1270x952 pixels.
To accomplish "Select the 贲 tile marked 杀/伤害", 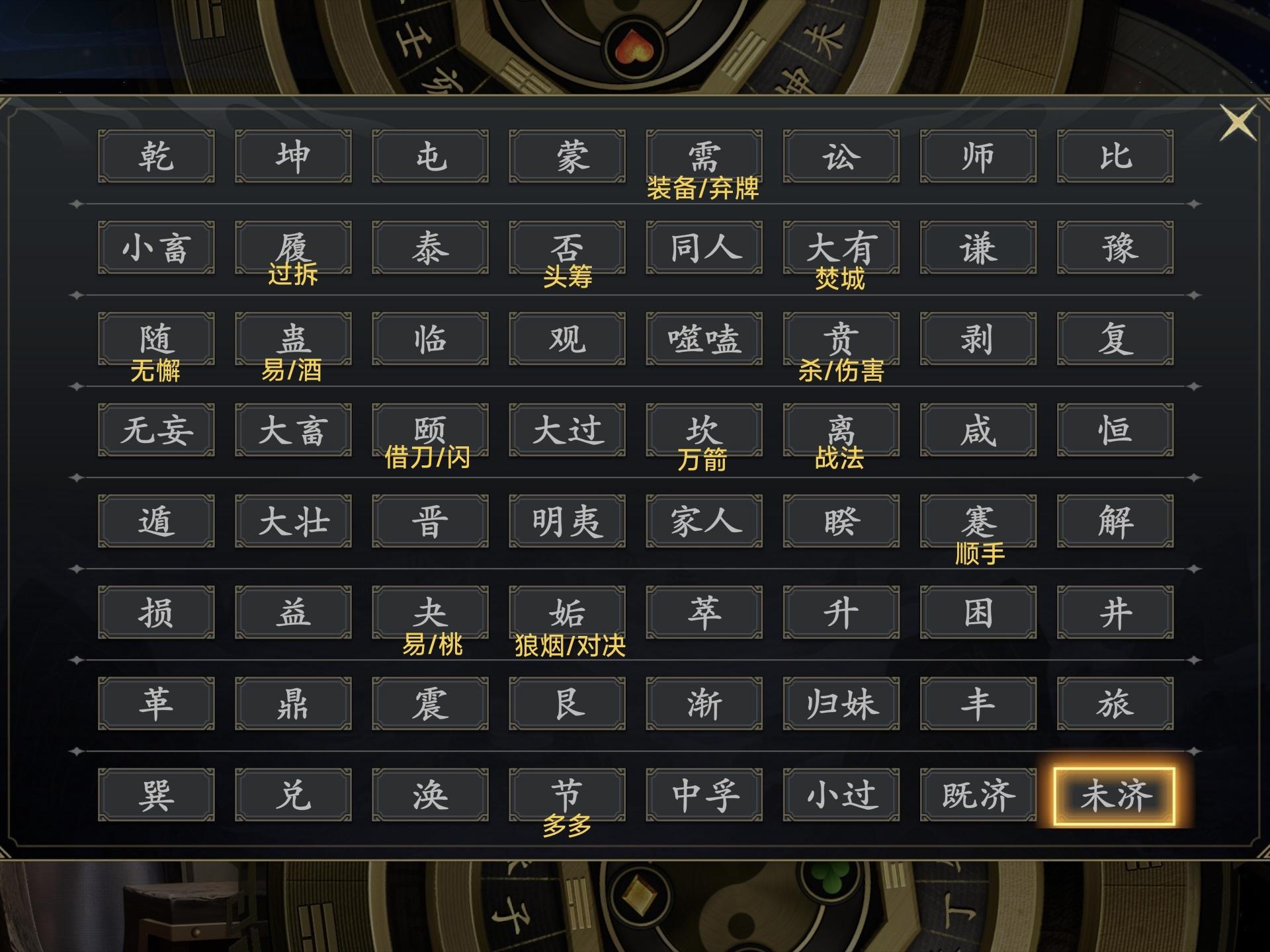I will point(840,339).
